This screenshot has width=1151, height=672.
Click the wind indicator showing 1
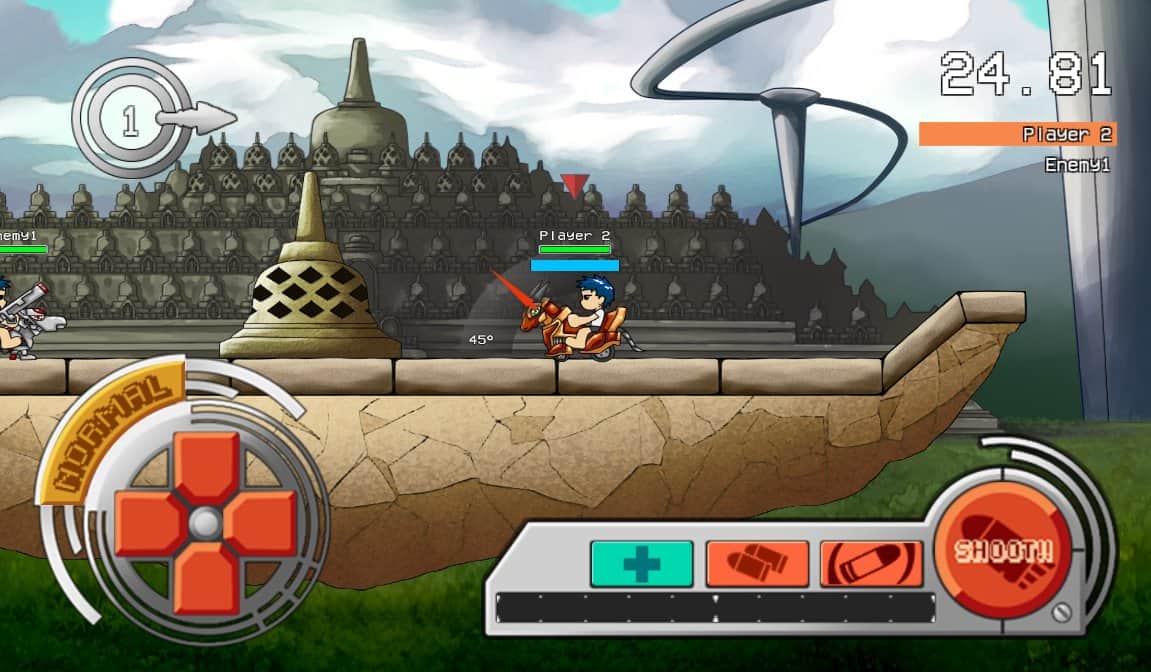(x=130, y=121)
